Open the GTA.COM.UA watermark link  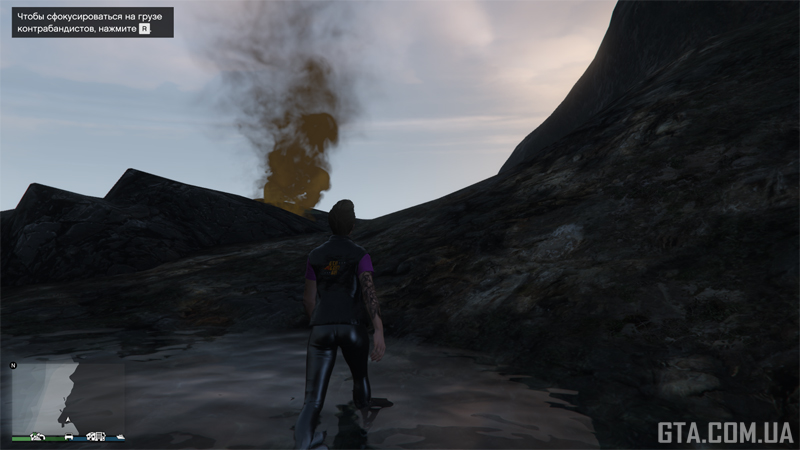click(725, 432)
